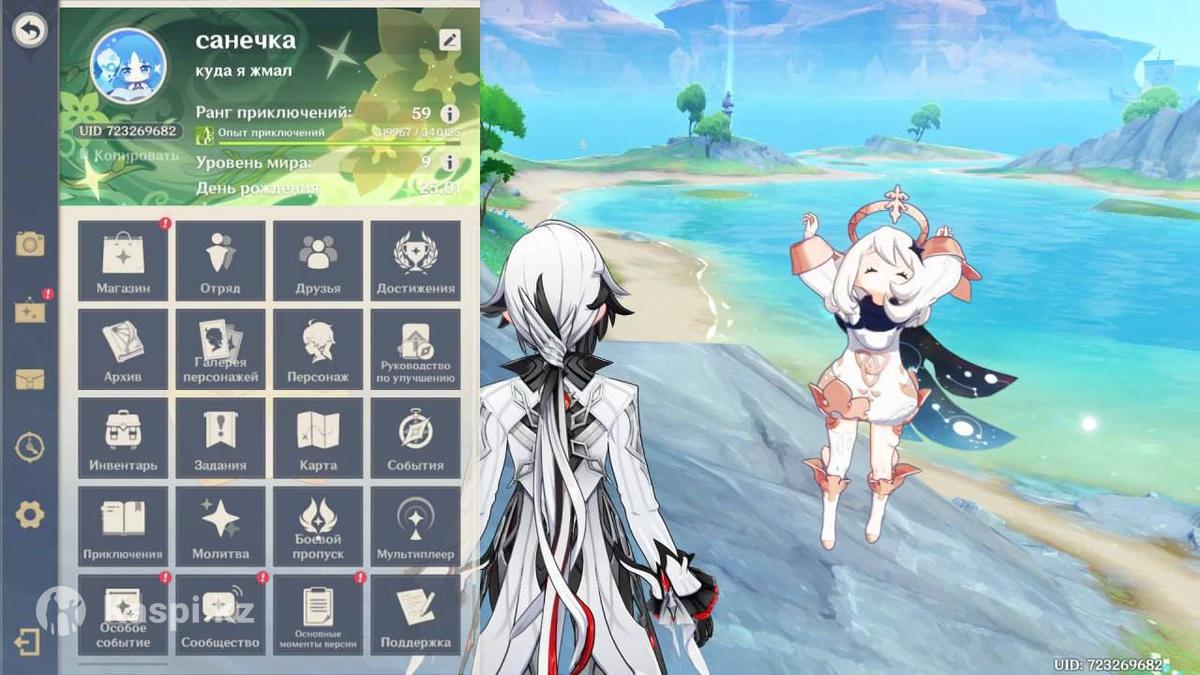The height and width of the screenshot is (675, 1200).
Task: Copy UID with Копировать
Action: point(130,156)
